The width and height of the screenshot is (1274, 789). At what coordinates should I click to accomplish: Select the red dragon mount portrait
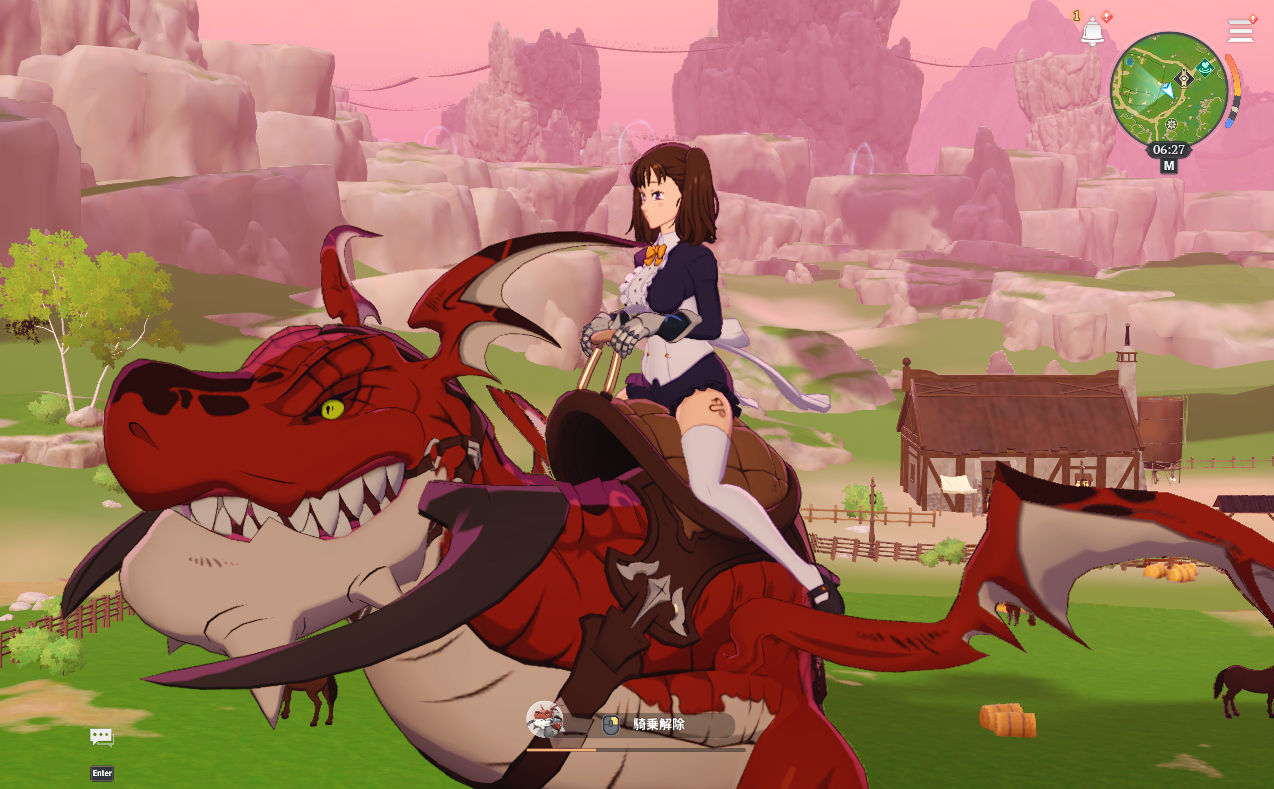[x=544, y=719]
